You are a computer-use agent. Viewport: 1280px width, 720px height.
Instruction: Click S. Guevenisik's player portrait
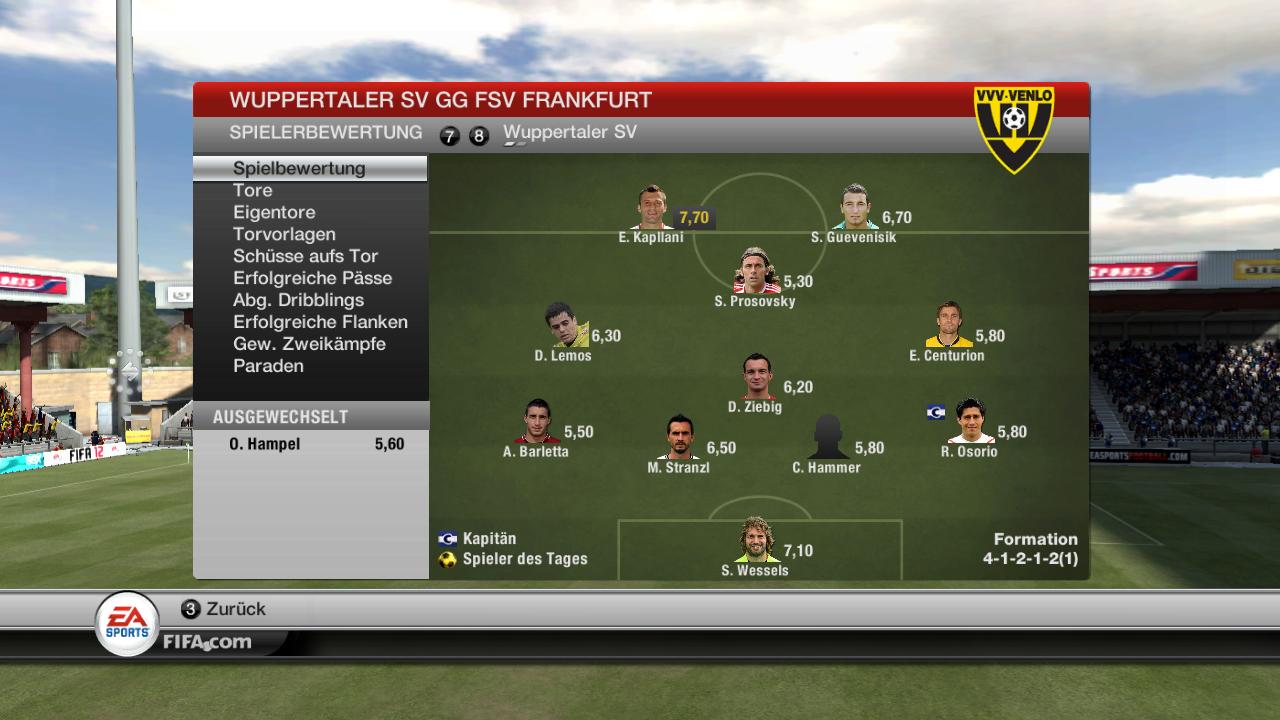(x=855, y=208)
